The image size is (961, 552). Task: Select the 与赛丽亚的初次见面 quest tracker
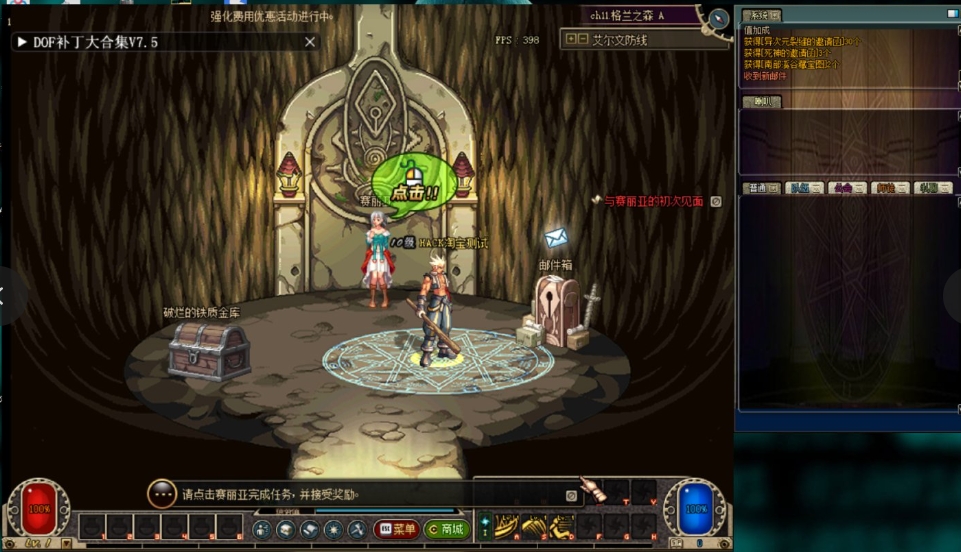click(653, 202)
